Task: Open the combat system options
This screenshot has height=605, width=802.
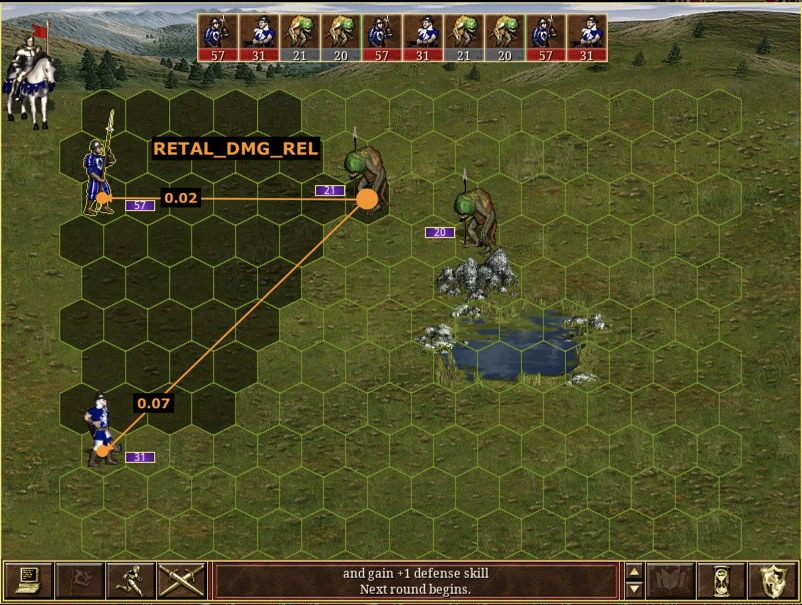Action: coord(28,580)
